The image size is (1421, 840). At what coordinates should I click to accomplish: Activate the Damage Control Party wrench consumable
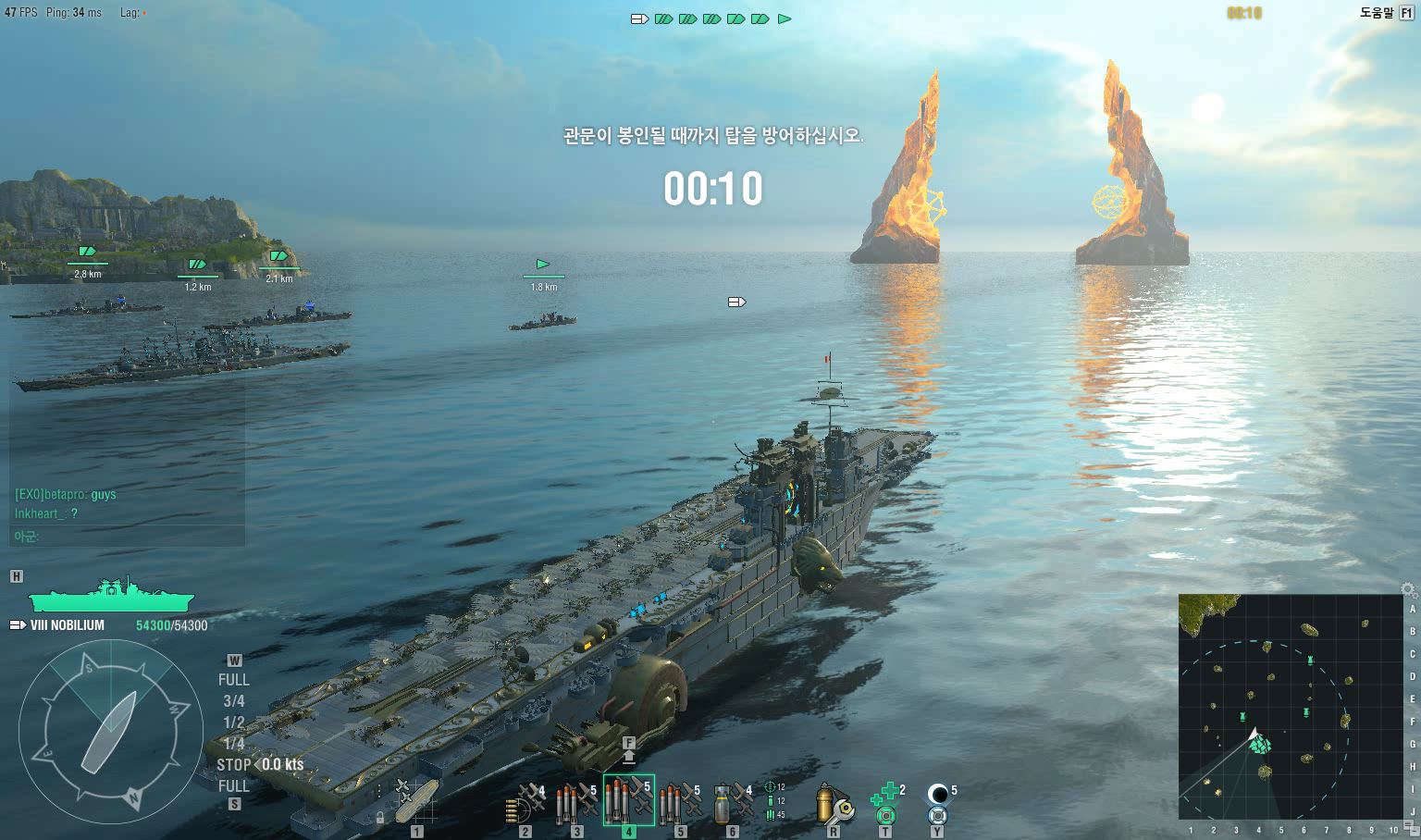833,803
